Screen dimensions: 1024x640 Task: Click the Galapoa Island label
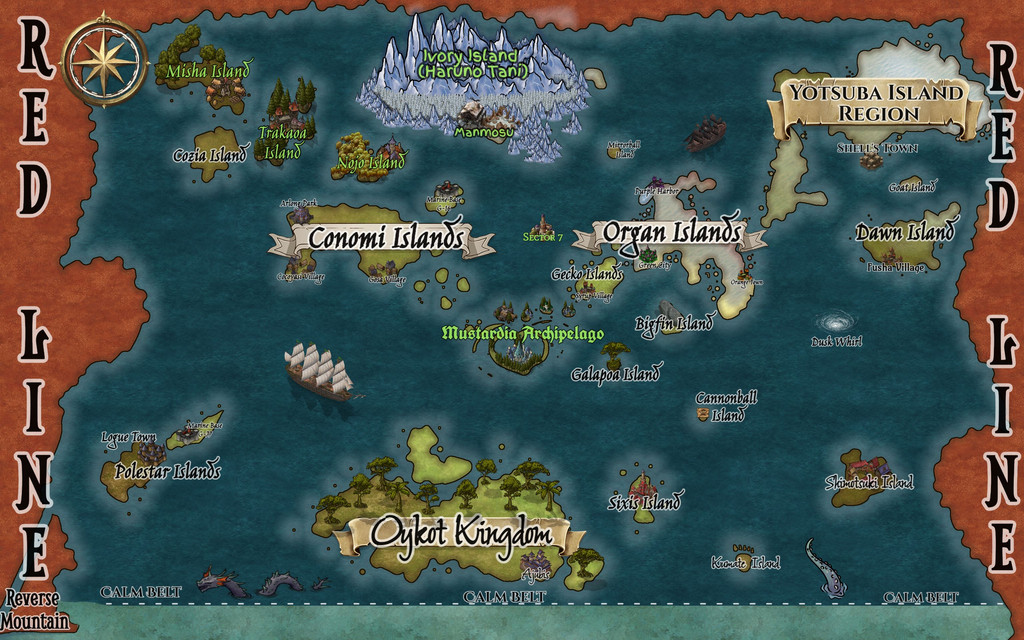(615, 375)
